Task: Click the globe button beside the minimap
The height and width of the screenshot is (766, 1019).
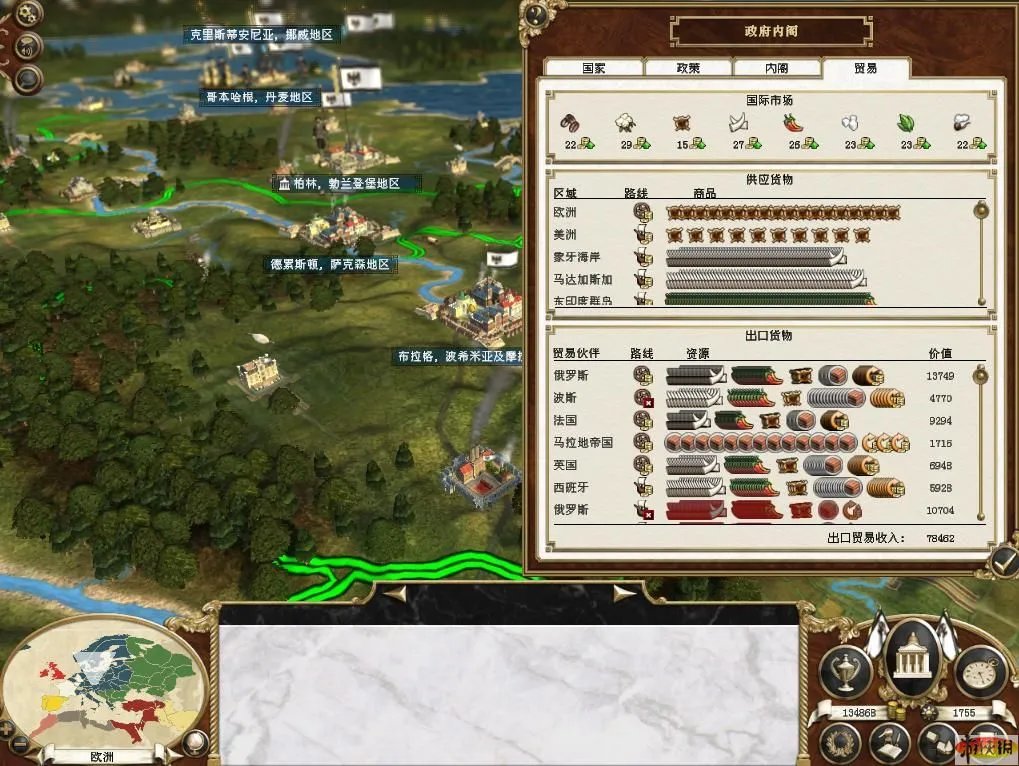Action: pyautogui.click(x=196, y=742)
